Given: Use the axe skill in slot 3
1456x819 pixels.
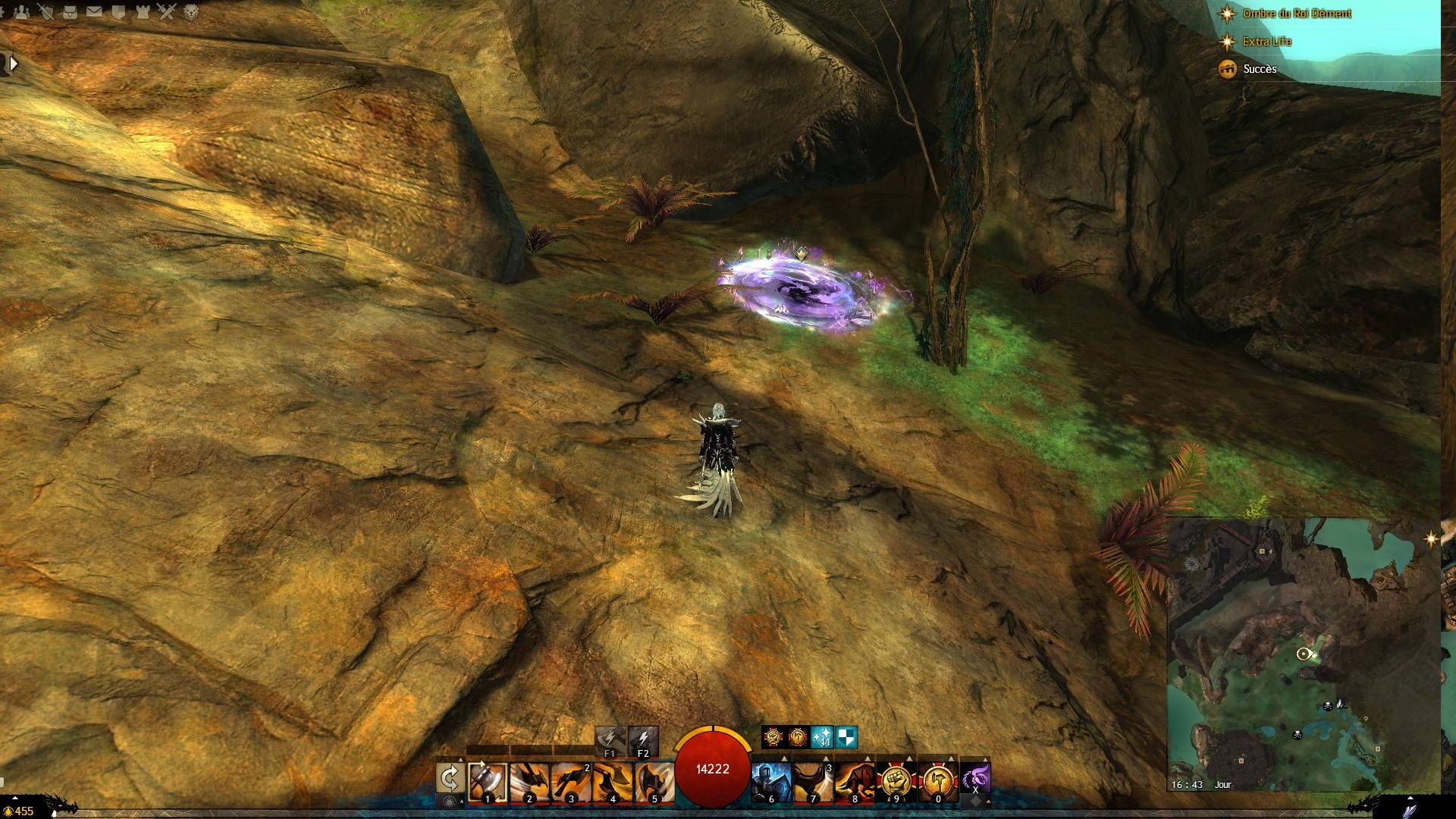Looking at the screenshot, I should [x=570, y=781].
